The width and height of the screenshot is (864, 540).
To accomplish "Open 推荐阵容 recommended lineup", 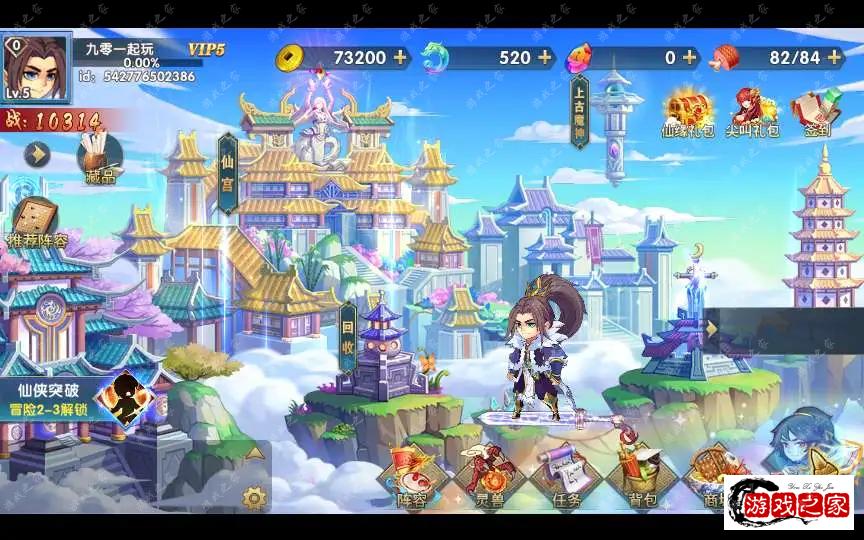I will coord(38,222).
